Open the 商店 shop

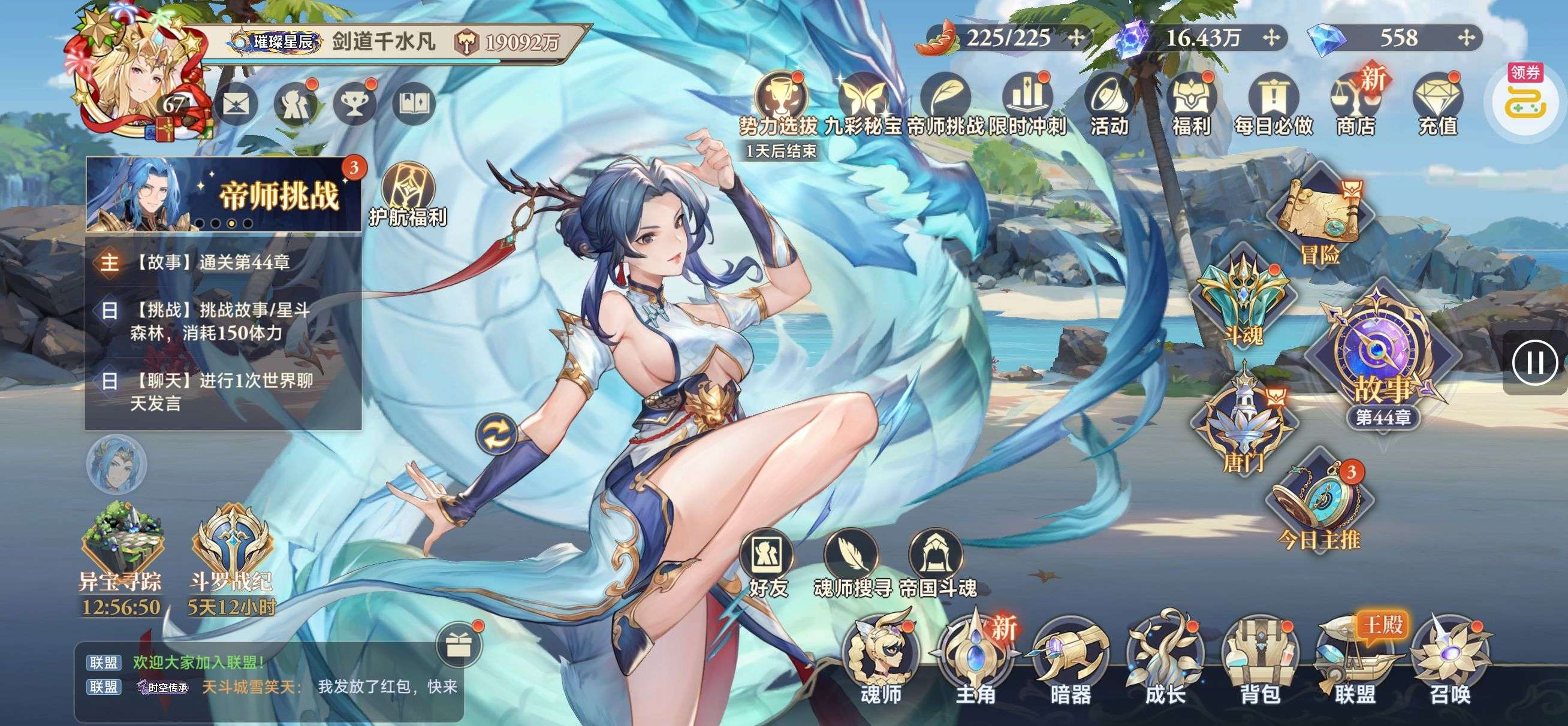tap(1355, 107)
